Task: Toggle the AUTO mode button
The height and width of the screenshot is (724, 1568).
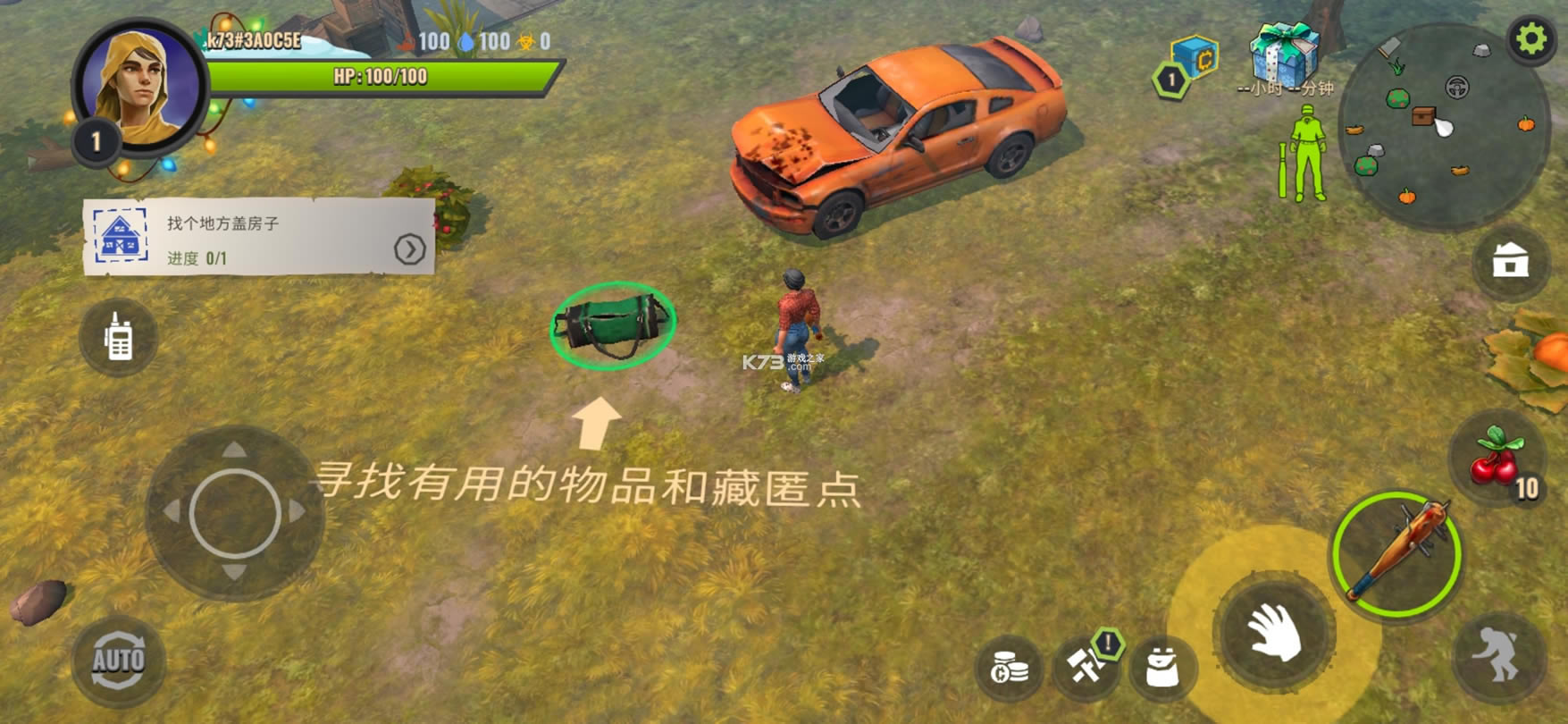Action: (x=119, y=661)
